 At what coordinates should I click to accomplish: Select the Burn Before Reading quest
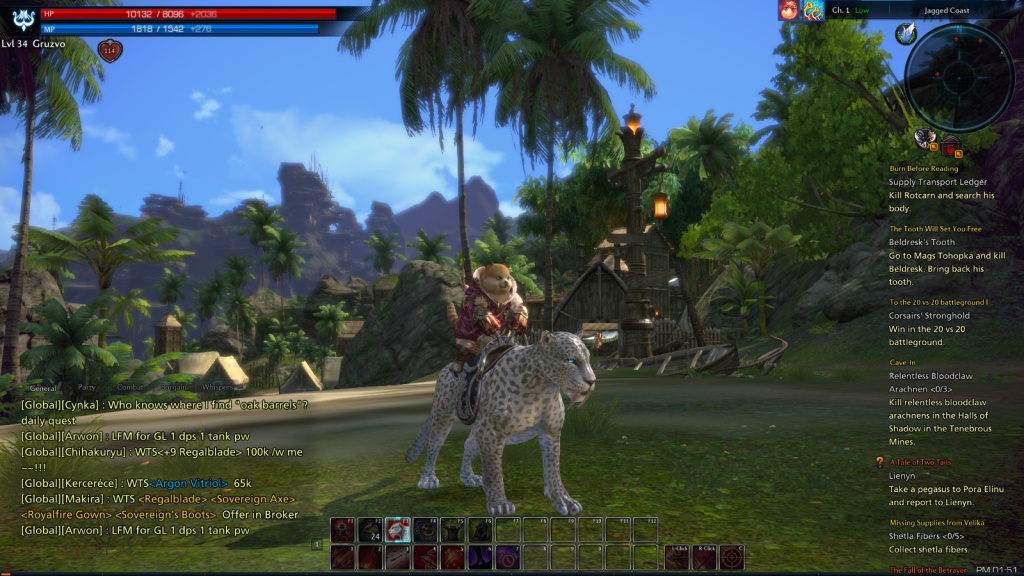(923, 169)
